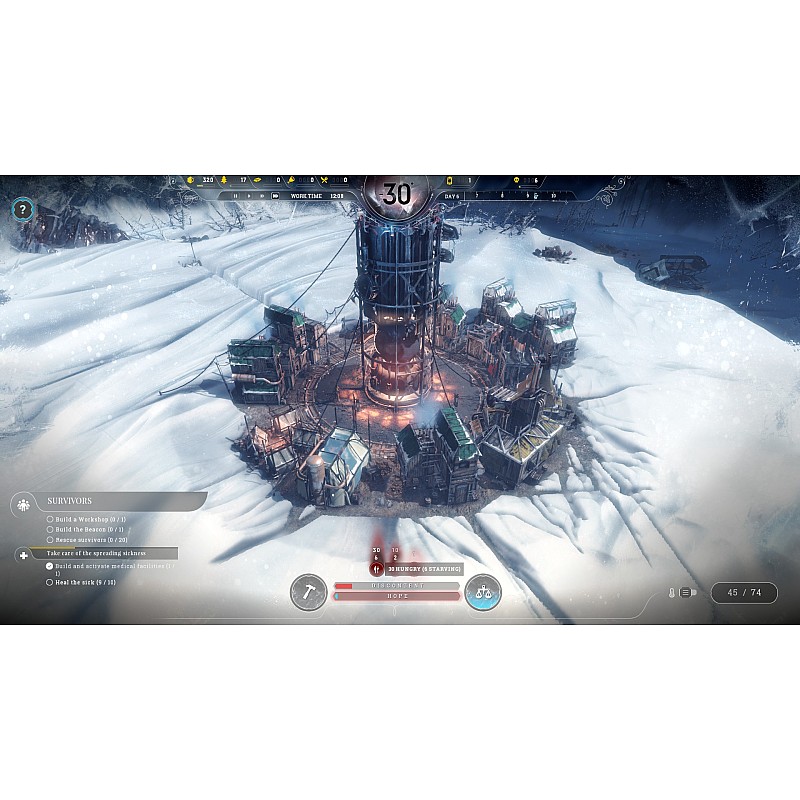This screenshot has height=800, width=800.
Task: Click the 45 / 74 population counter
Action: pyautogui.click(x=744, y=592)
